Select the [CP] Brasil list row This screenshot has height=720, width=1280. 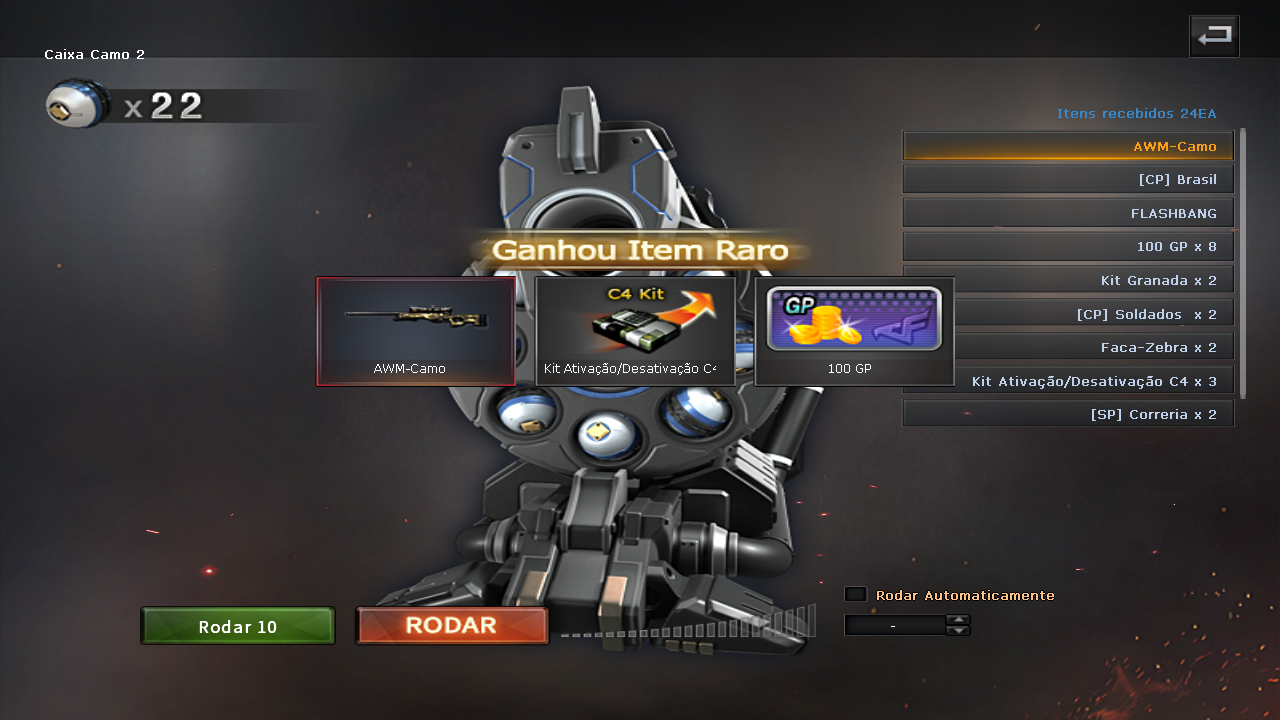click(1068, 180)
